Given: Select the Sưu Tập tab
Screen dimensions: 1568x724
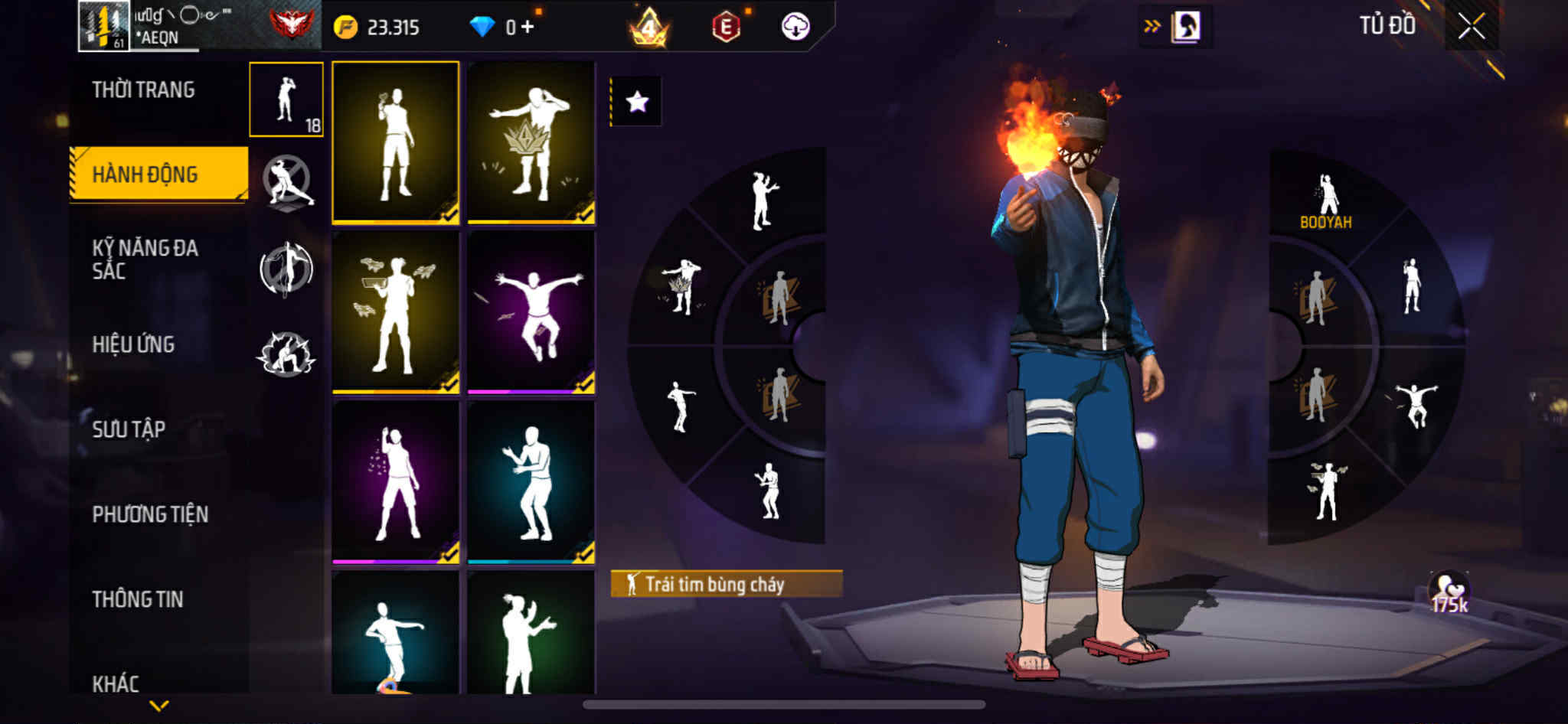Looking at the screenshot, I should (129, 429).
